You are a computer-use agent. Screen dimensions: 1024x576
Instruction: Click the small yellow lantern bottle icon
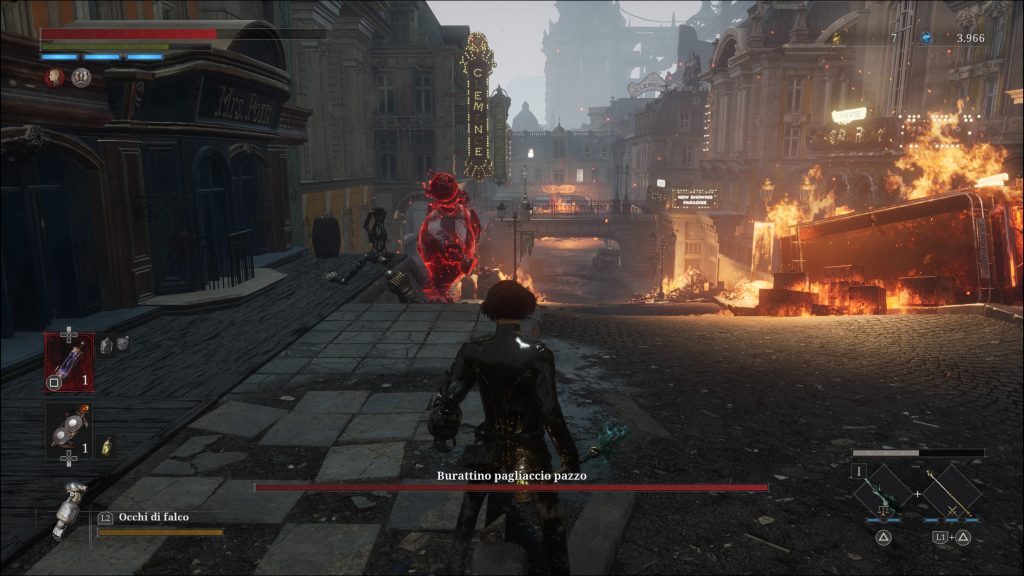pyautogui.click(x=108, y=447)
